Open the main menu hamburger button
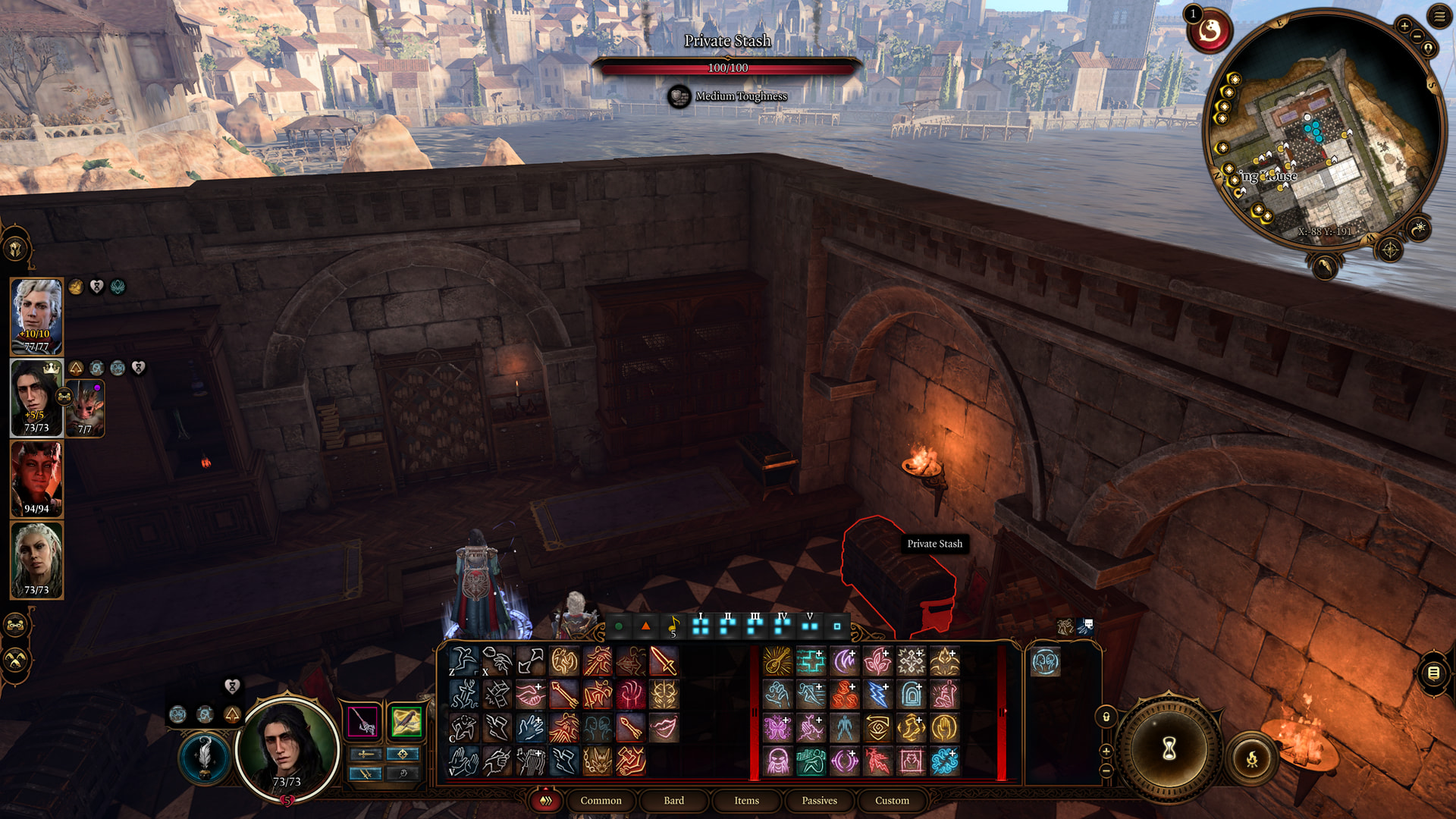 point(1439,17)
